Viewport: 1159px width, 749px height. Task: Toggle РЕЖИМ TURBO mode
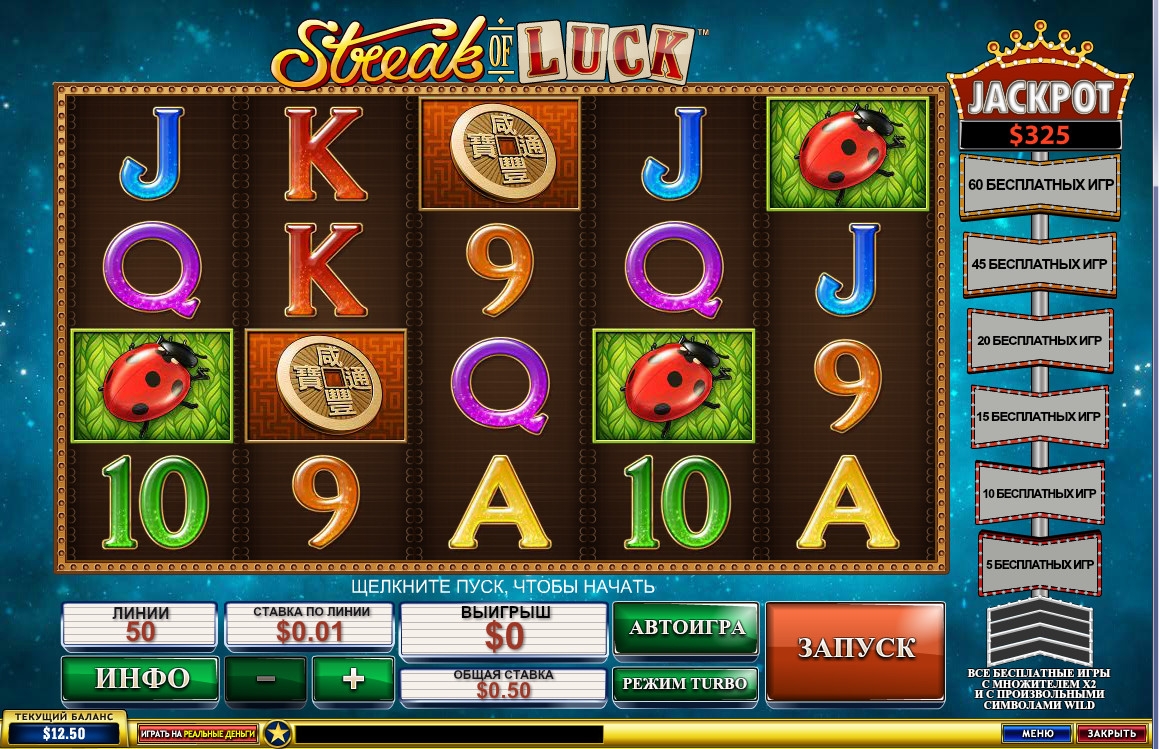[686, 684]
